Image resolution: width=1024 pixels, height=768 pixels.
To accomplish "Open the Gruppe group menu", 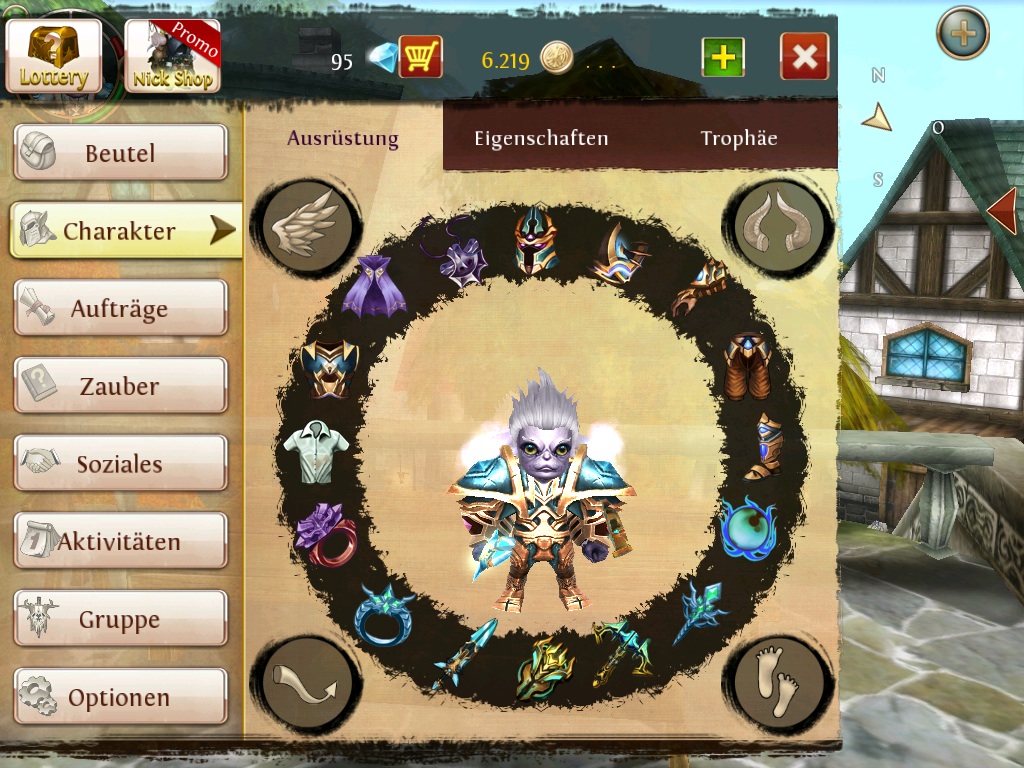I will (120, 620).
